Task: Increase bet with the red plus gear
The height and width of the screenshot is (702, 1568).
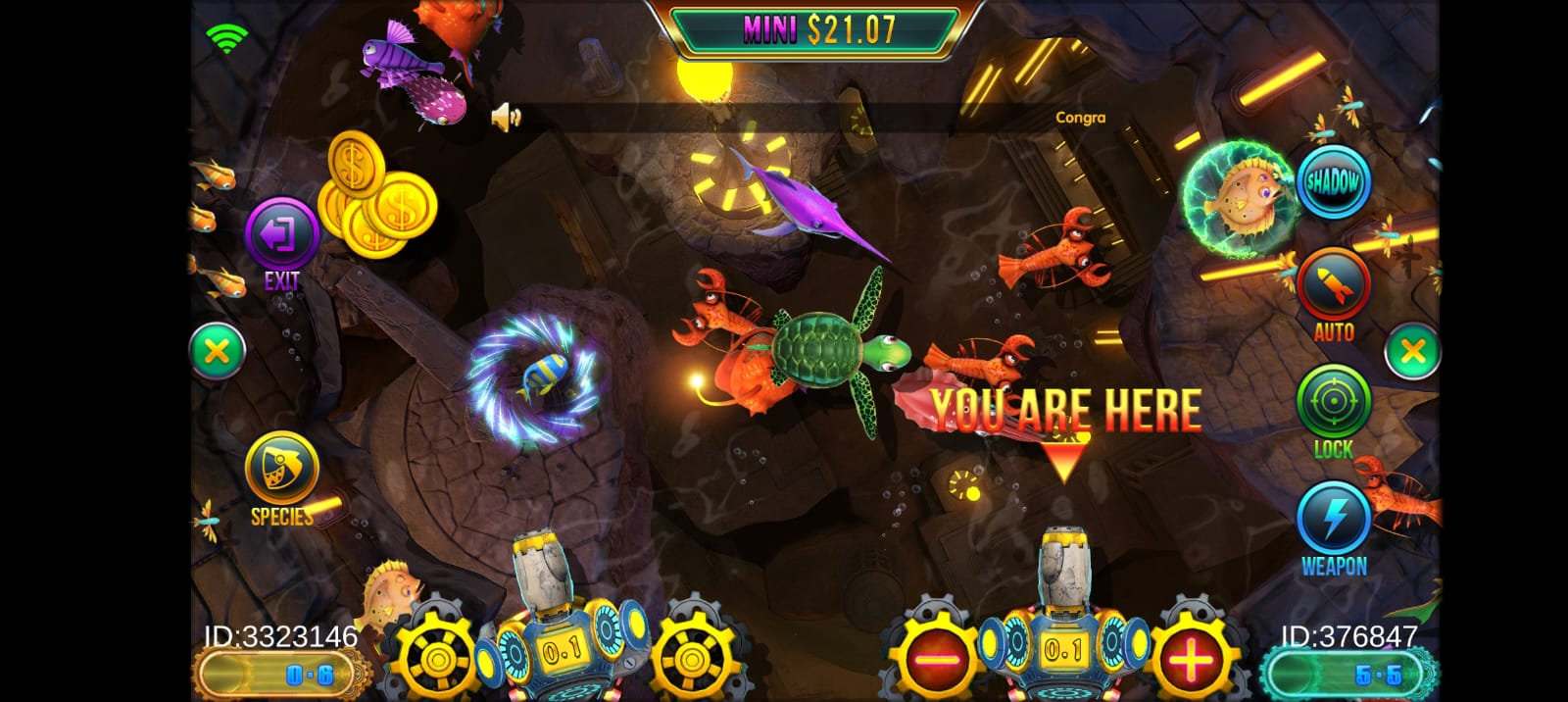Action: (1191, 659)
